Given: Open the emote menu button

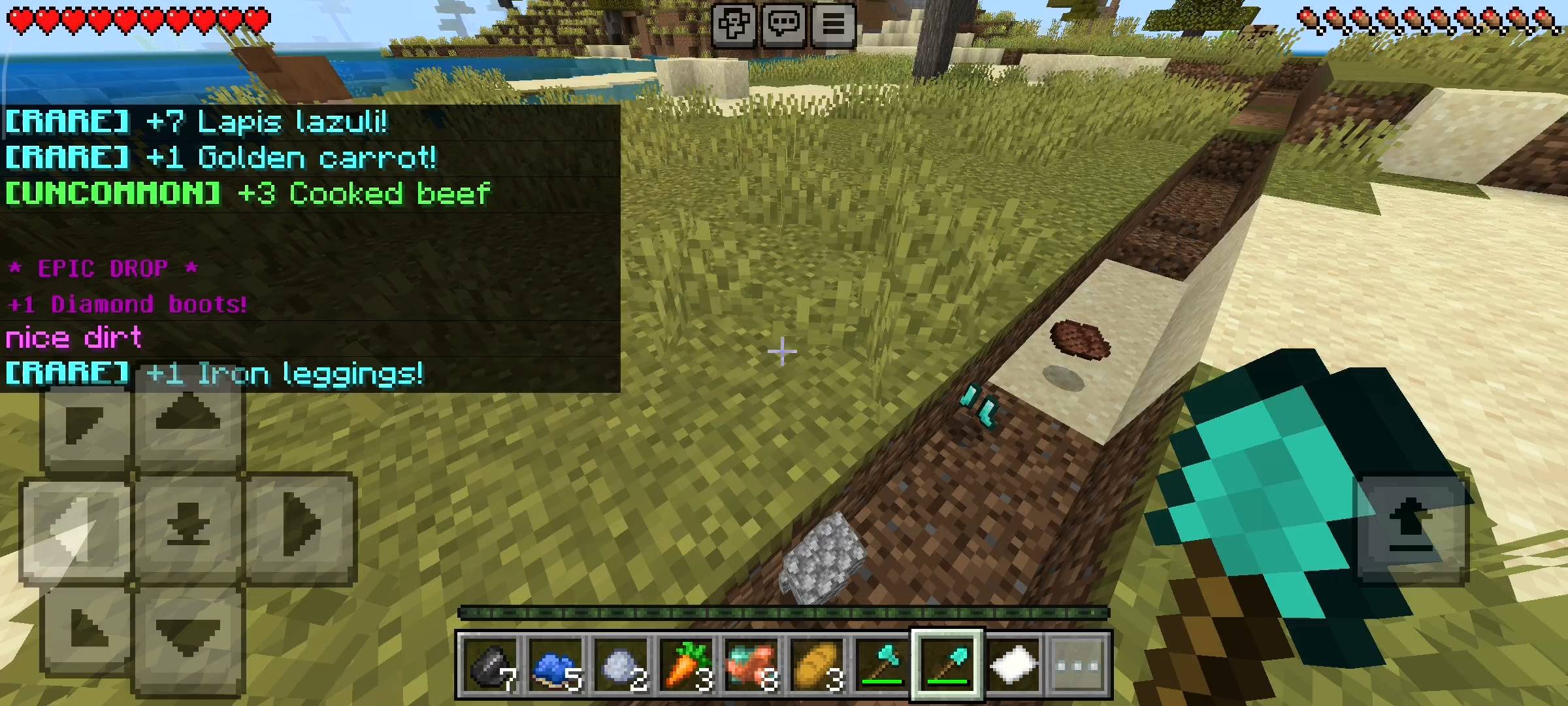Looking at the screenshot, I should pyautogui.click(x=734, y=25).
